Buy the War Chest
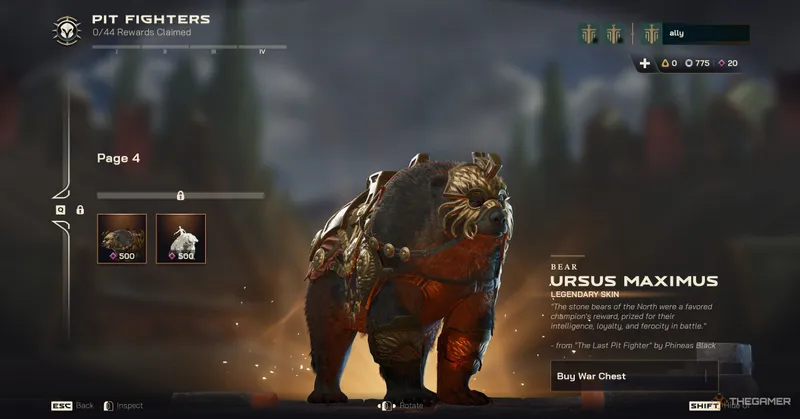800x419 pixels. pyautogui.click(x=634, y=376)
